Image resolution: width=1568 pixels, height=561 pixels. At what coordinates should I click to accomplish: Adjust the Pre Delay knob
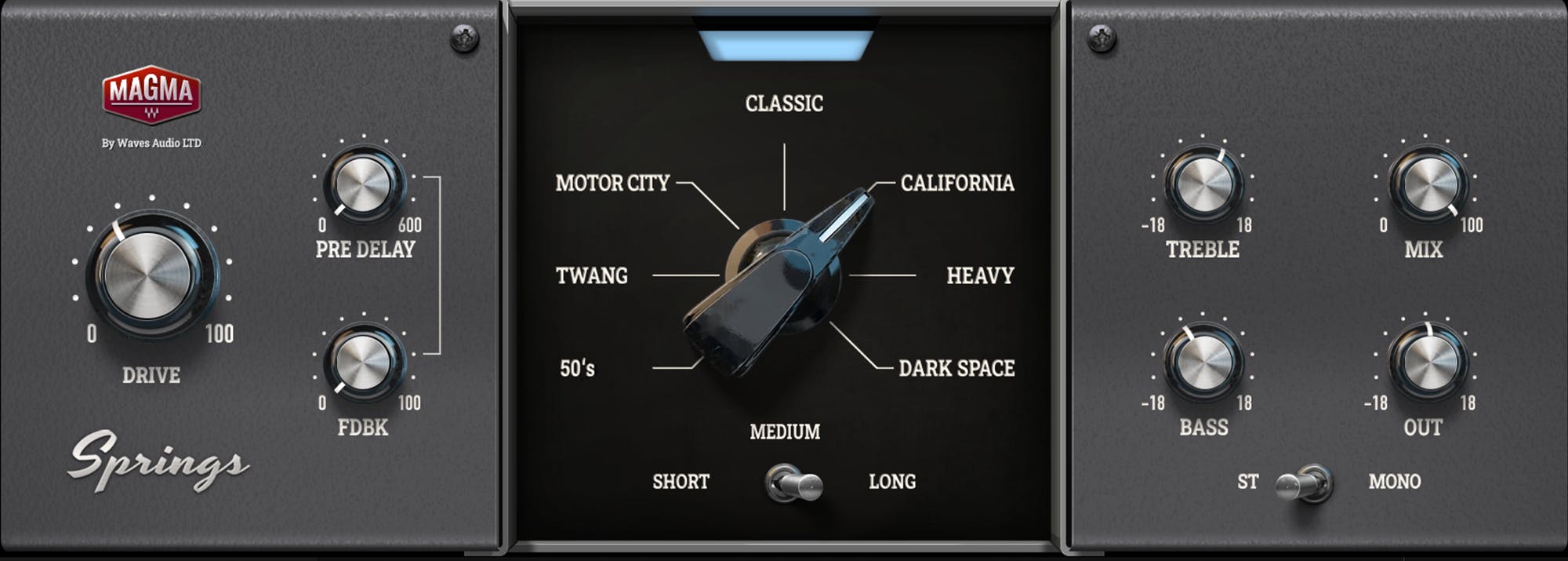(363, 184)
